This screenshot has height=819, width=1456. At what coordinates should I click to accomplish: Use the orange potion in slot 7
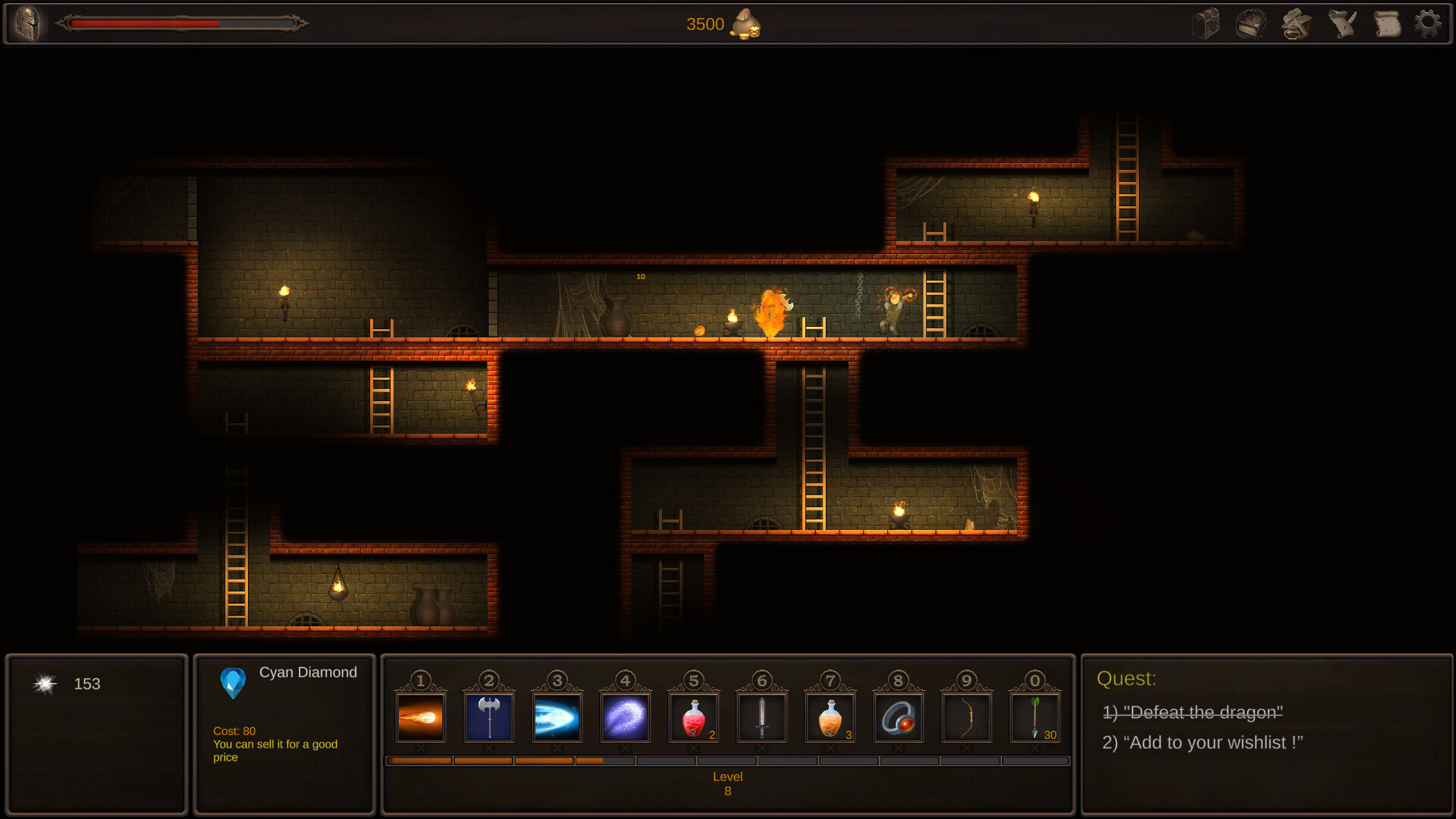pyautogui.click(x=830, y=717)
